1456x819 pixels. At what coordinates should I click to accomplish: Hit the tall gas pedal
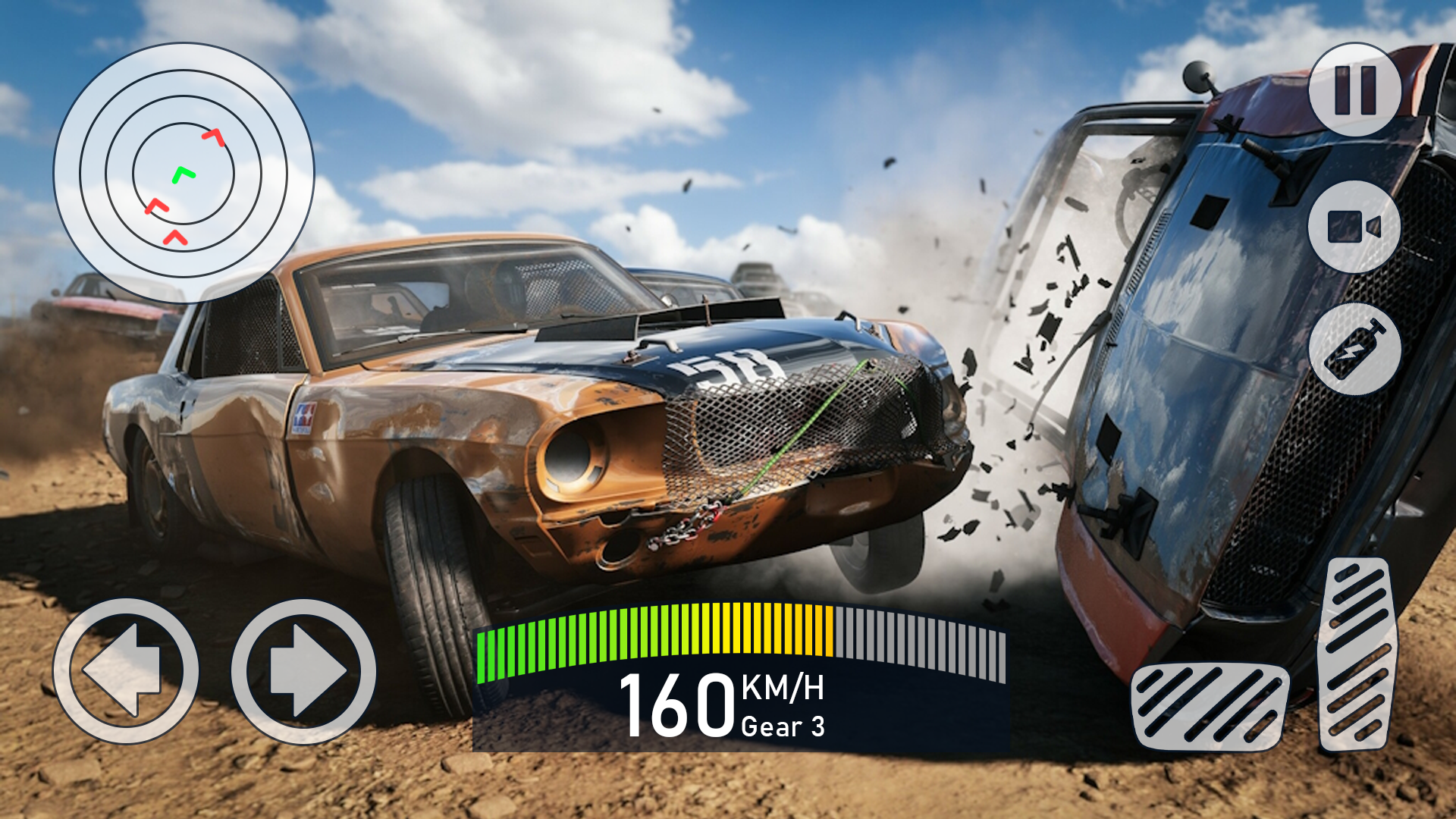[x=1357, y=654]
